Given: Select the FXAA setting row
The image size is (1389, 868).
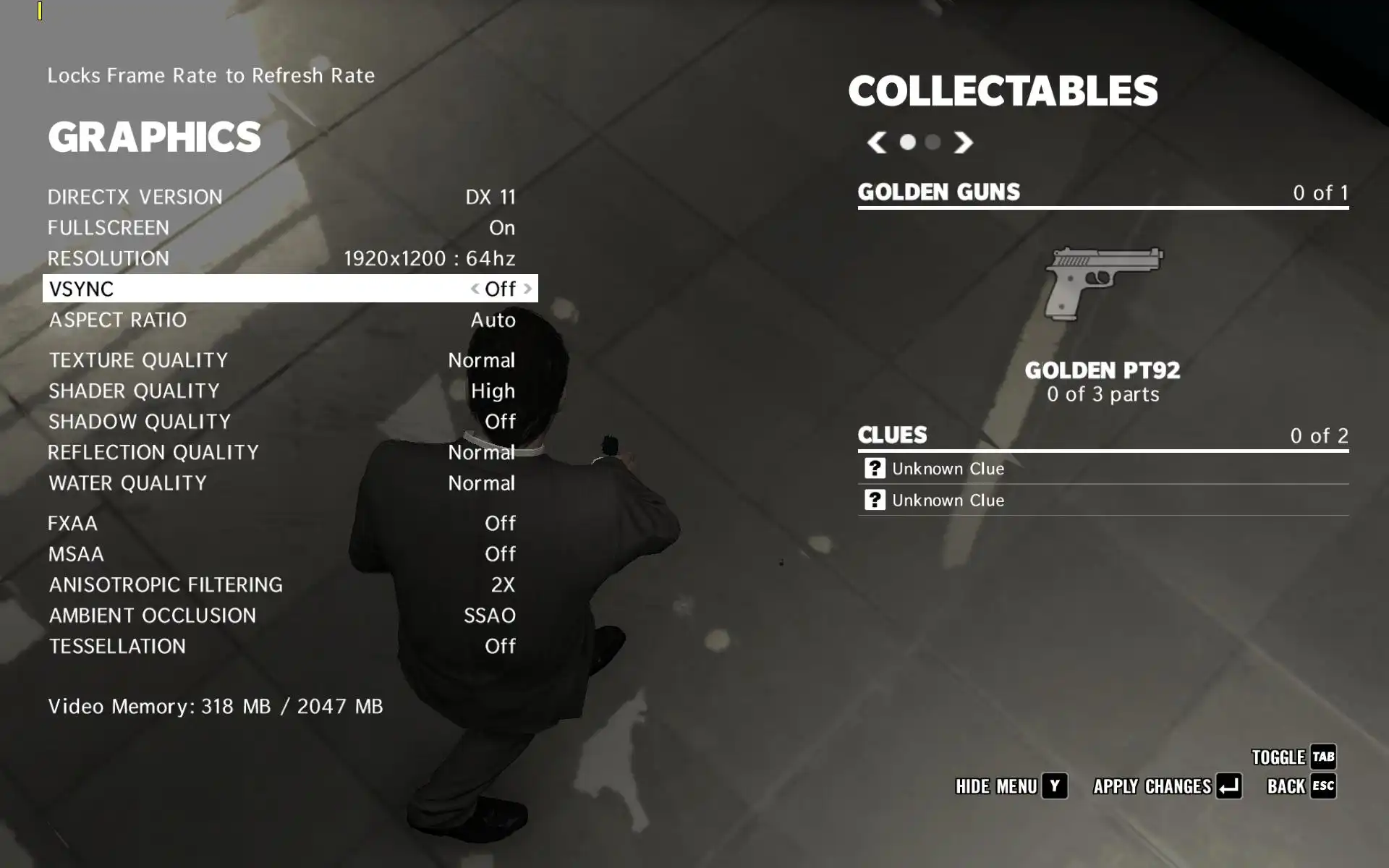Looking at the screenshot, I should pos(282,523).
